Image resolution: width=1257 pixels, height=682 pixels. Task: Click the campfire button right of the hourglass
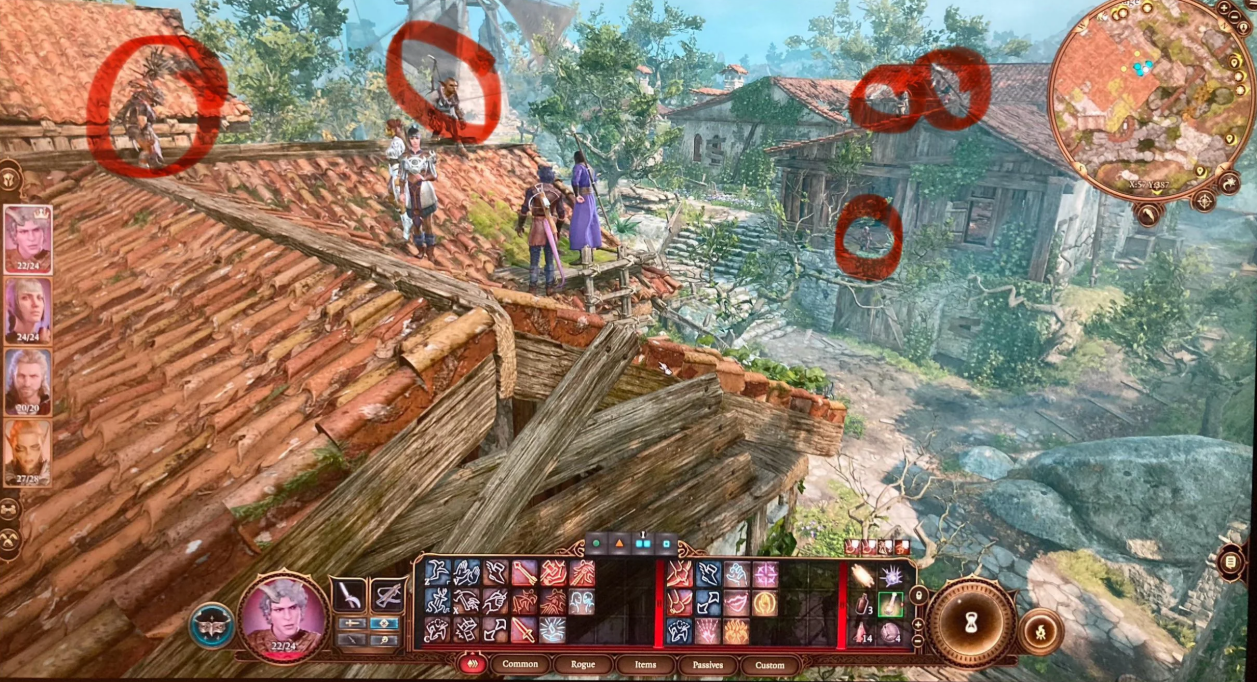tap(1042, 631)
